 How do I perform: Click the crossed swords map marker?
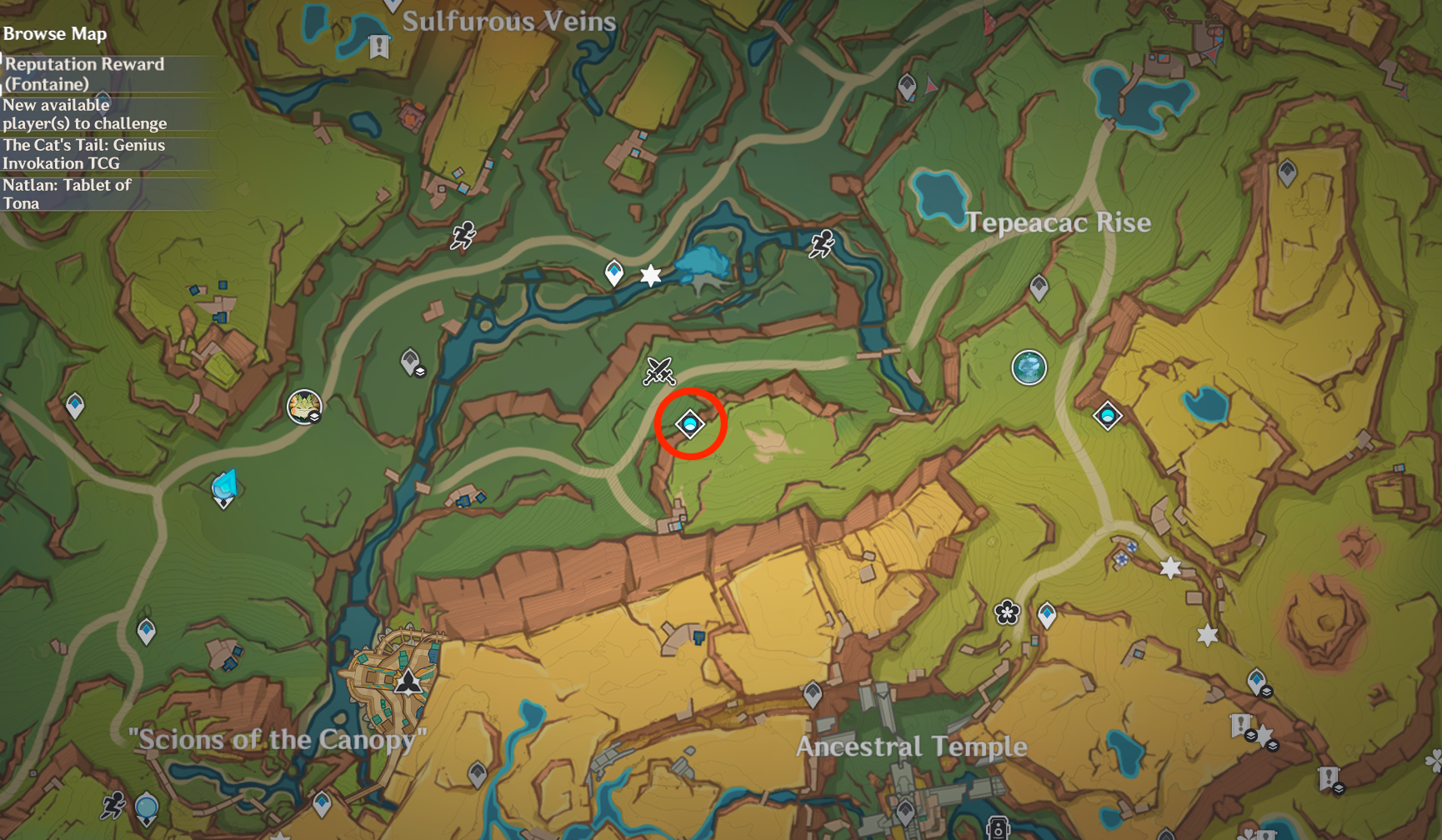tap(658, 371)
